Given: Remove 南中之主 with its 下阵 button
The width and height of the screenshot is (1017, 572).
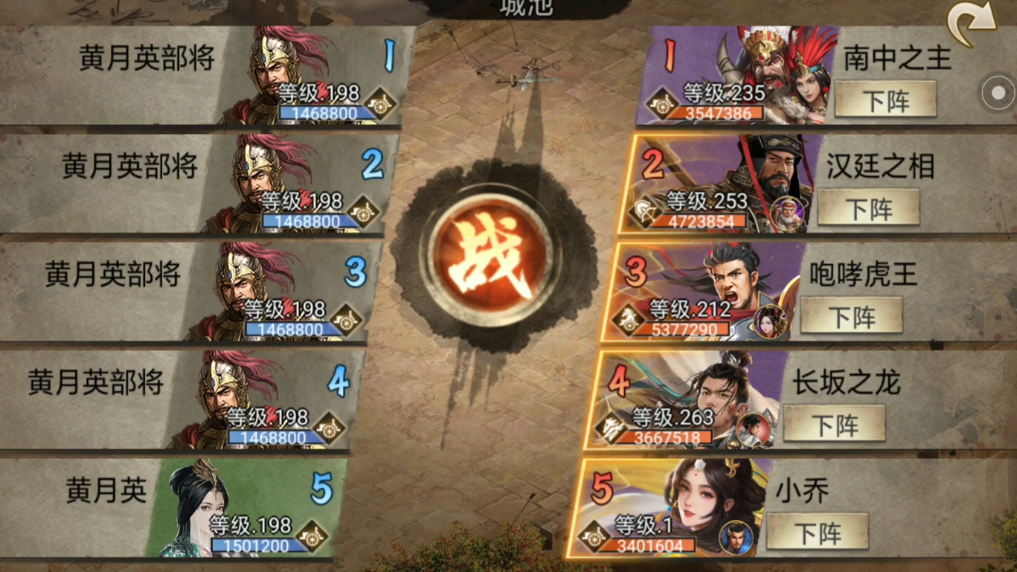Looking at the screenshot, I should [885, 99].
